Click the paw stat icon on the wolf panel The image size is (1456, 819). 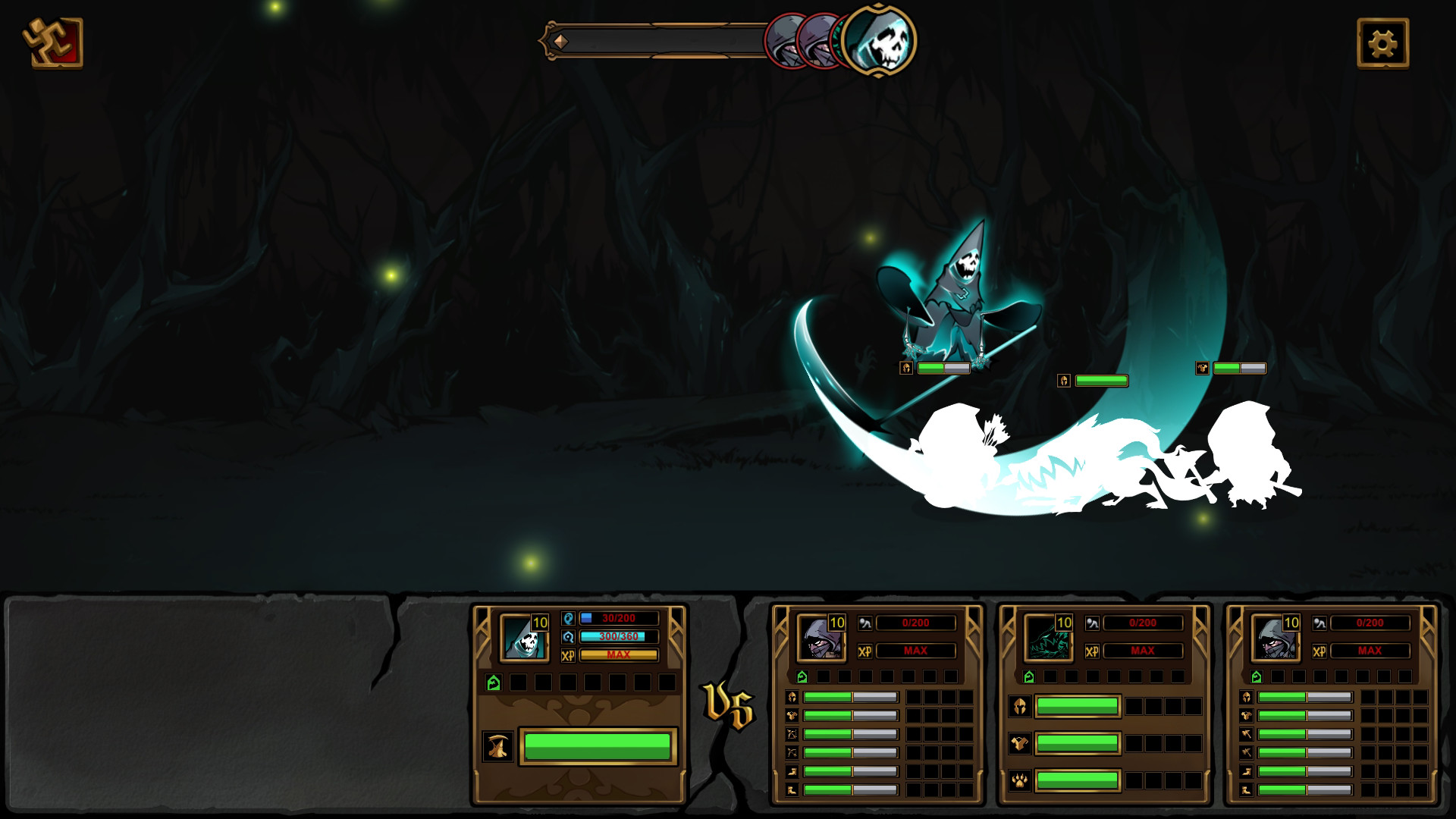click(1019, 781)
